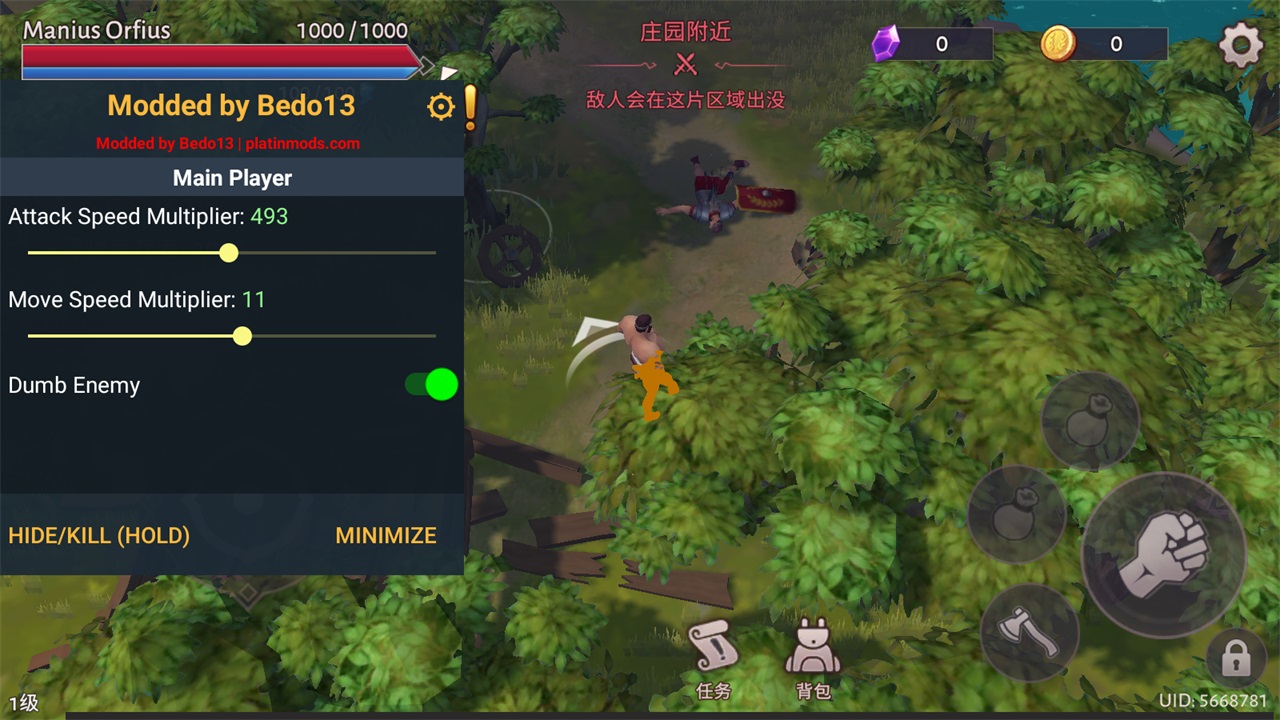The height and width of the screenshot is (720, 1280).
Task: Adjust the Attack Speed Multiplier slider
Action: click(x=229, y=253)
